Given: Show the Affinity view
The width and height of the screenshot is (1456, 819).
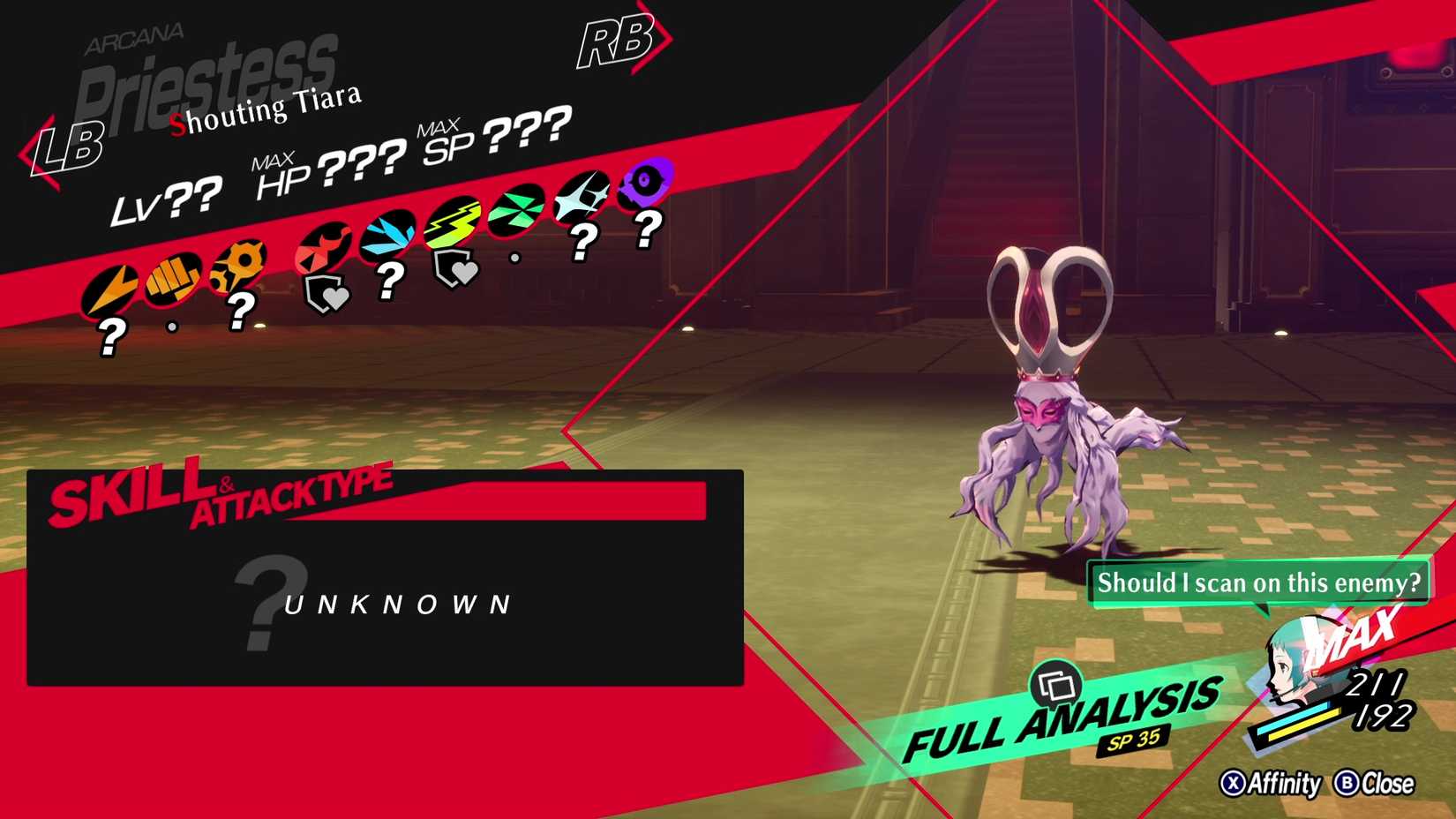Looking at the screenshot, I should [x=1271, y=784].
